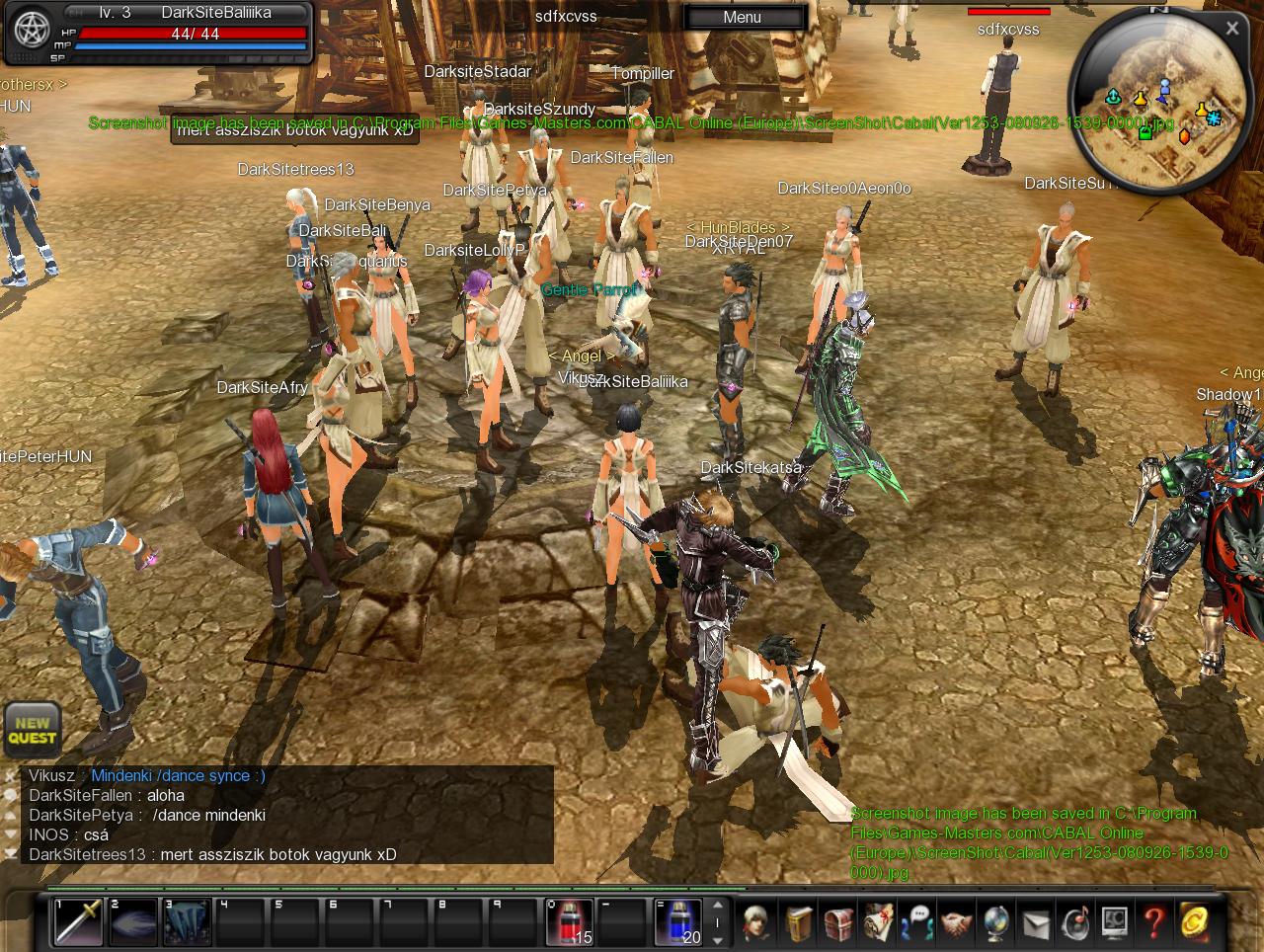Viewport: 1264px width, 952px height.
Task: Click the red question mark help icon
Action: (1153, 923)
